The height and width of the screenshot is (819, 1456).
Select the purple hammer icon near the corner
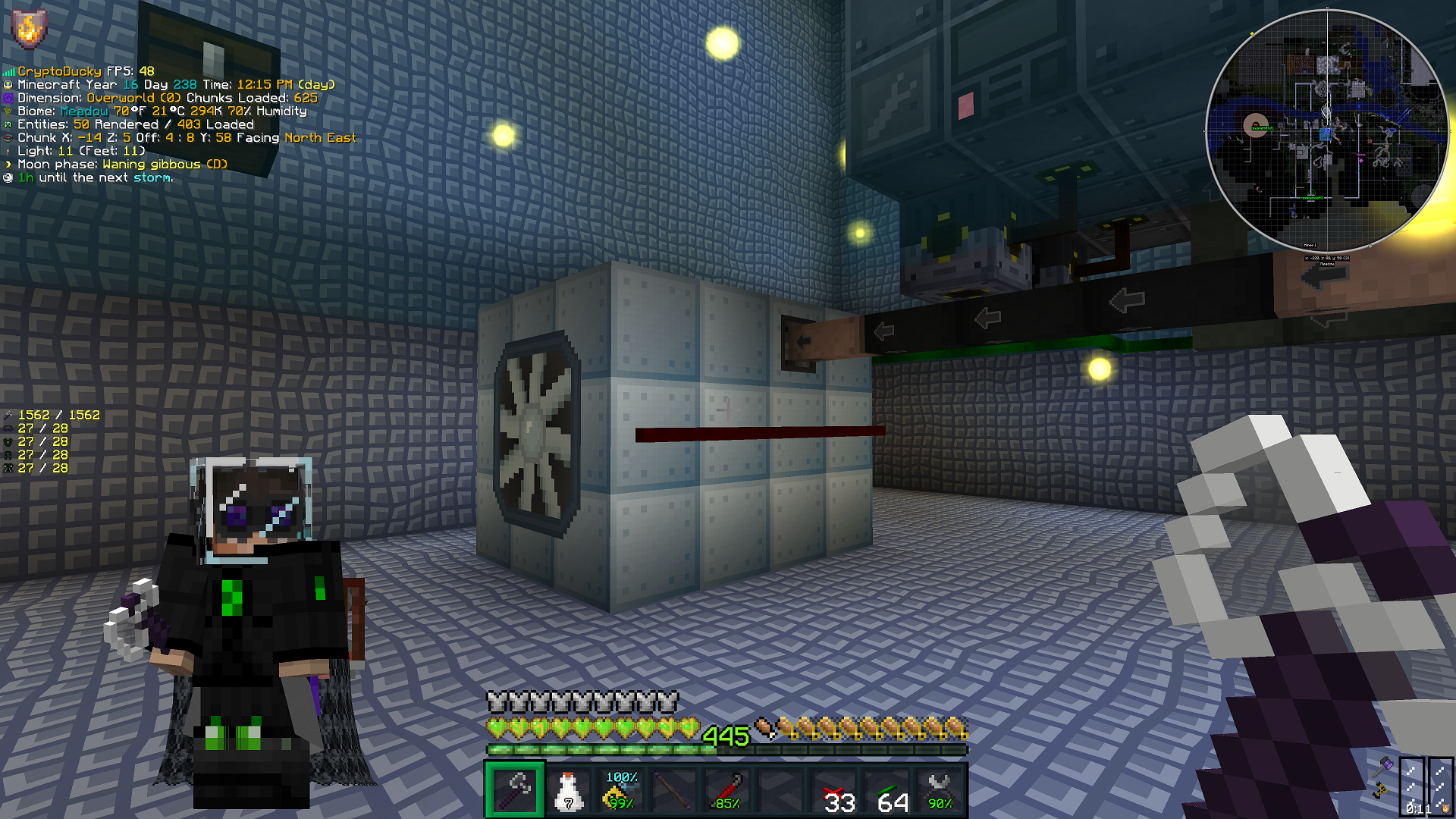point(1384,767)
